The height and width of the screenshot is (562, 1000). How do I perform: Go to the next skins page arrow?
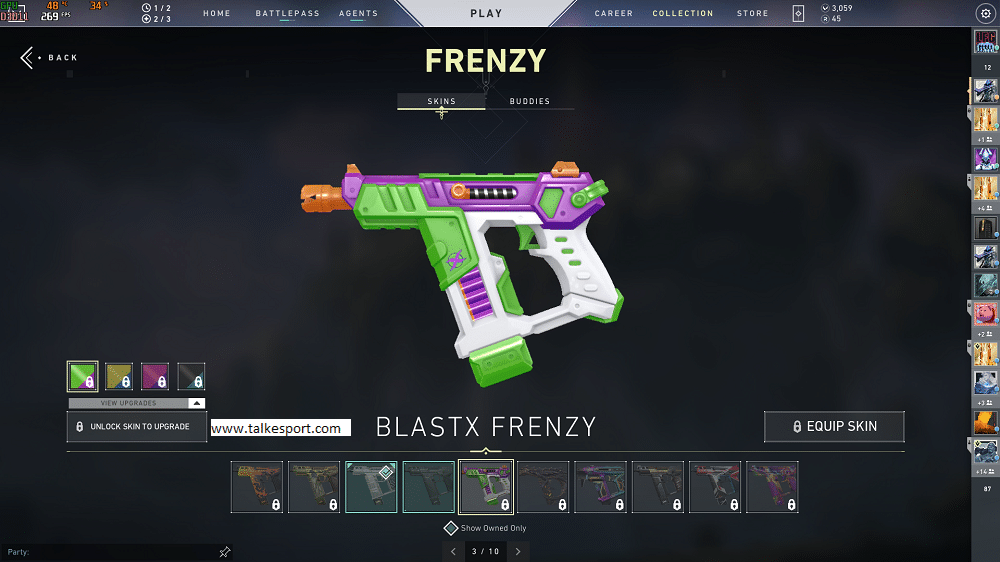coord(518,551)
